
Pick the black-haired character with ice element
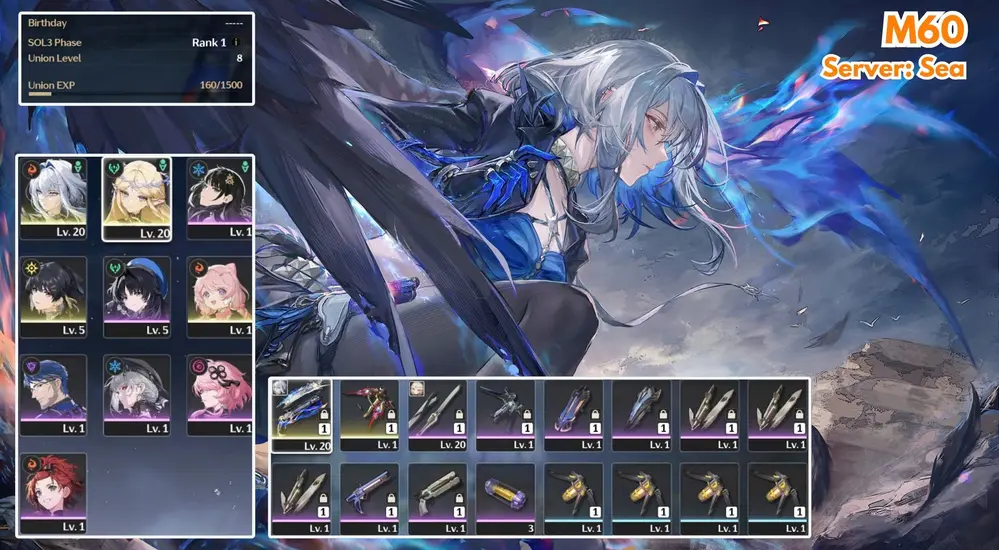click(219, 195)
